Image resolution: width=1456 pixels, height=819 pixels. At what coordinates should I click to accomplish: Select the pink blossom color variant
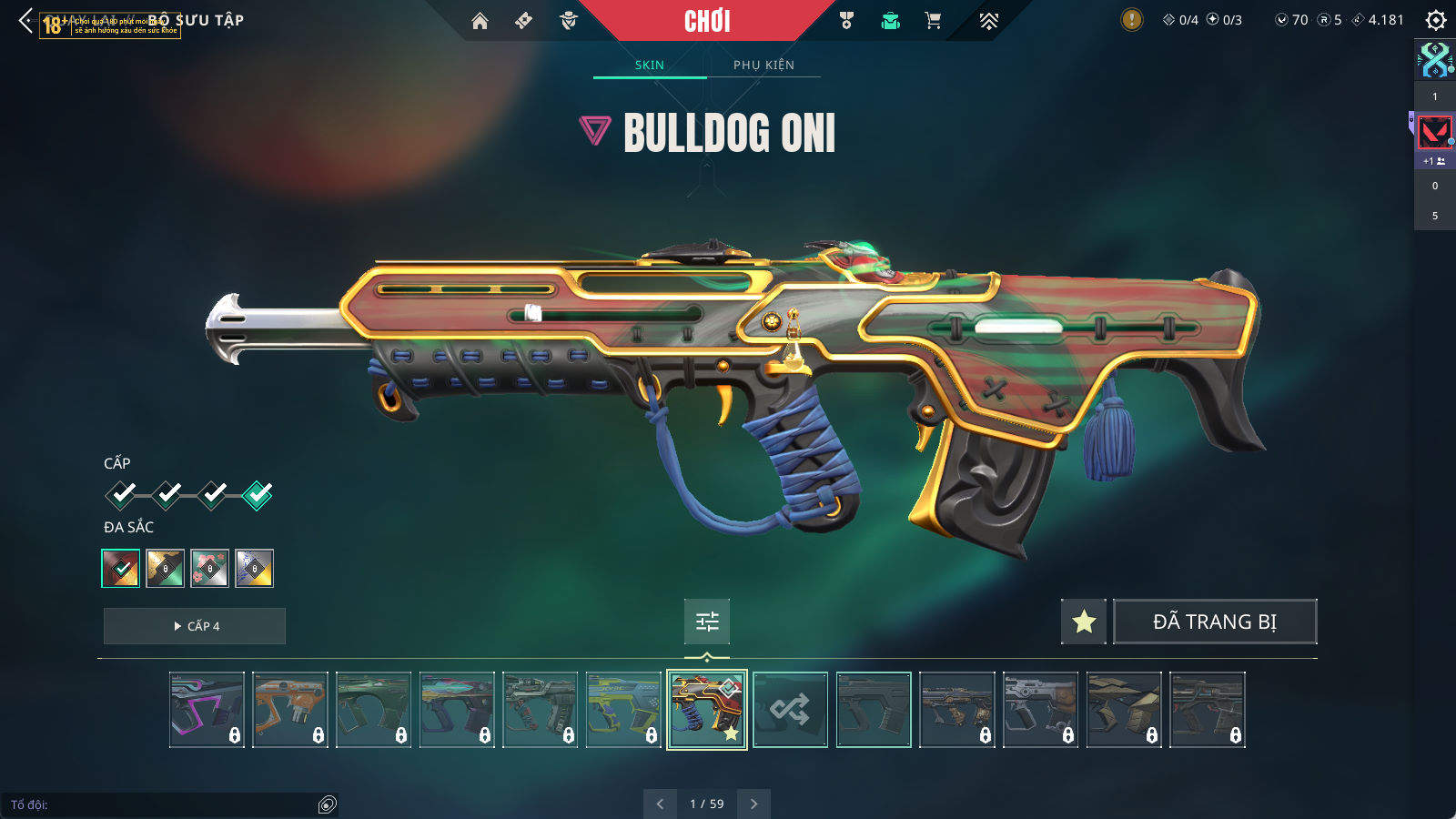pos(210,569)
